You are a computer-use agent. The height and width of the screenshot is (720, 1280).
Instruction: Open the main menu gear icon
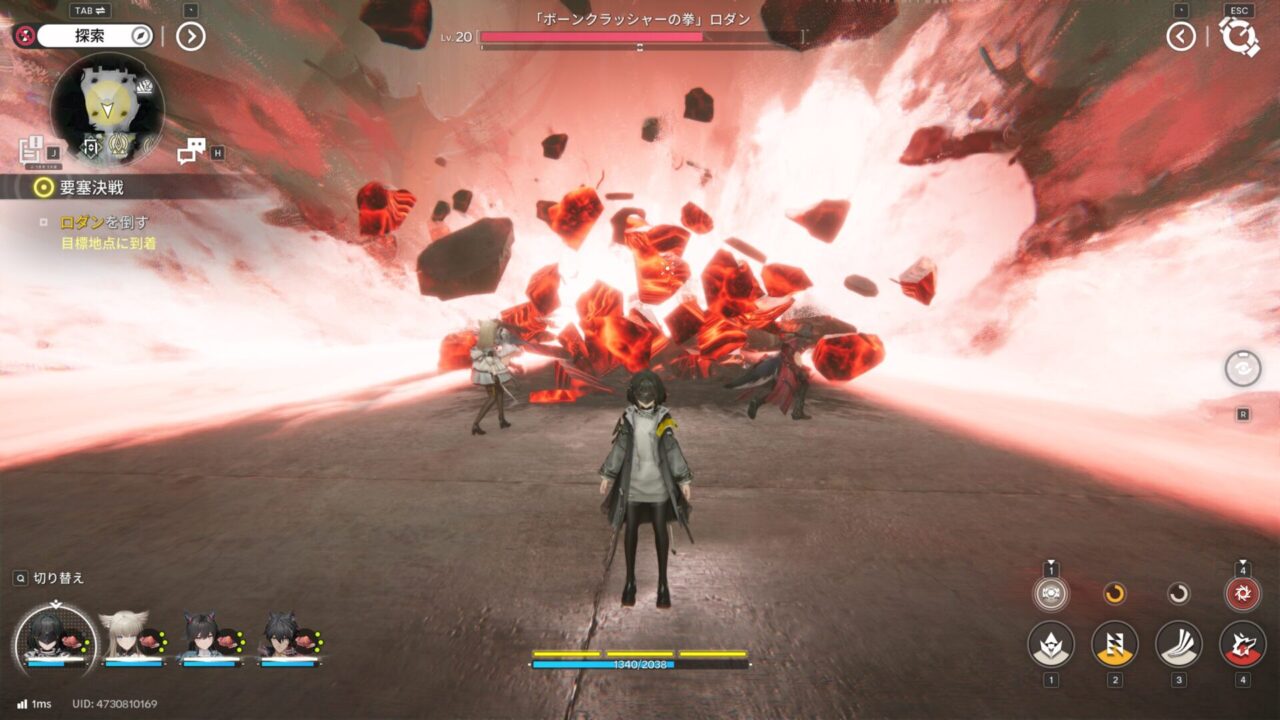[x=1239, y=37]
